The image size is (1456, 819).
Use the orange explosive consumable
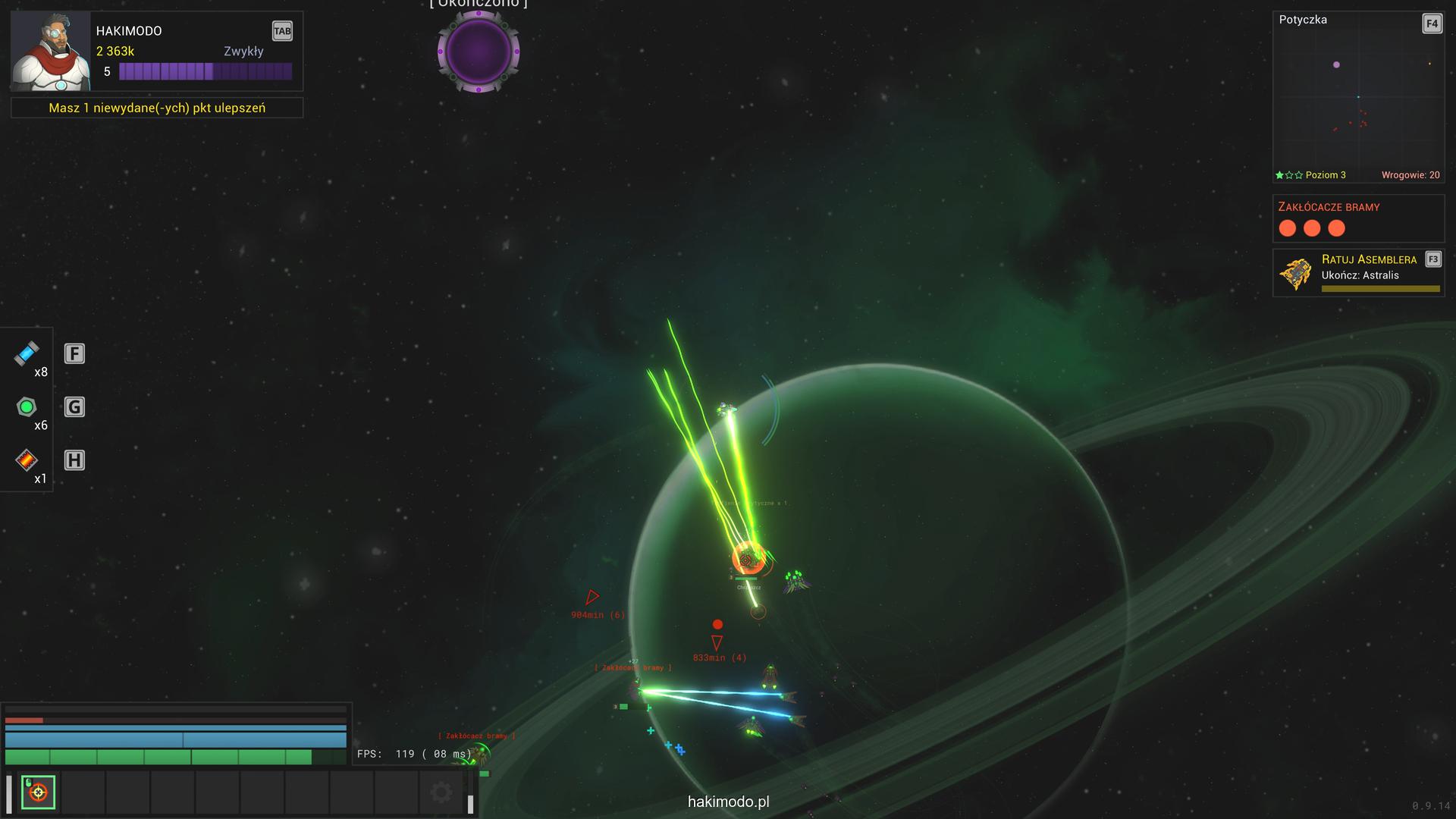pyautogui.click(x=27, y=460)
